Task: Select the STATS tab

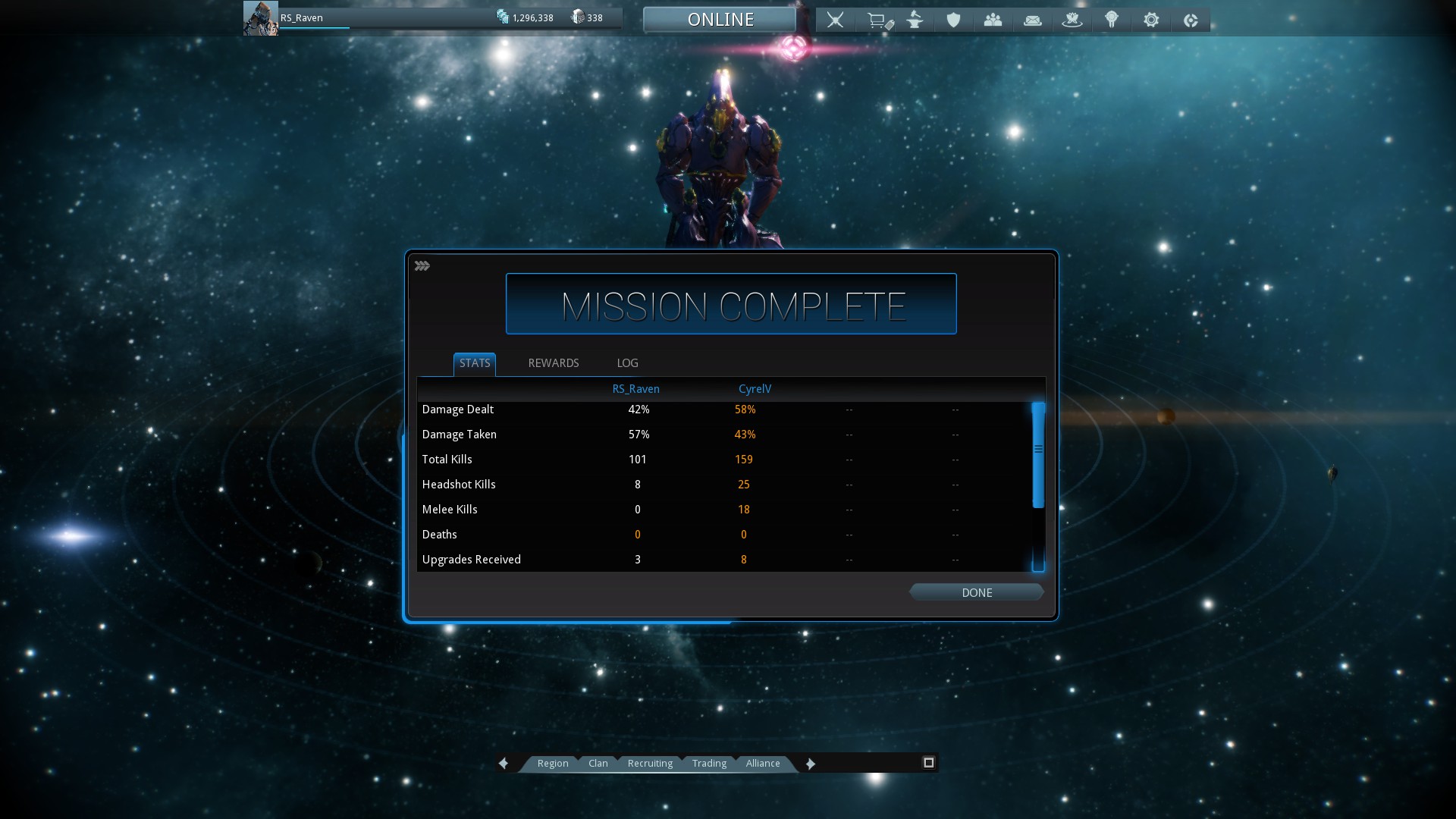Action: [x=475, y=363]
